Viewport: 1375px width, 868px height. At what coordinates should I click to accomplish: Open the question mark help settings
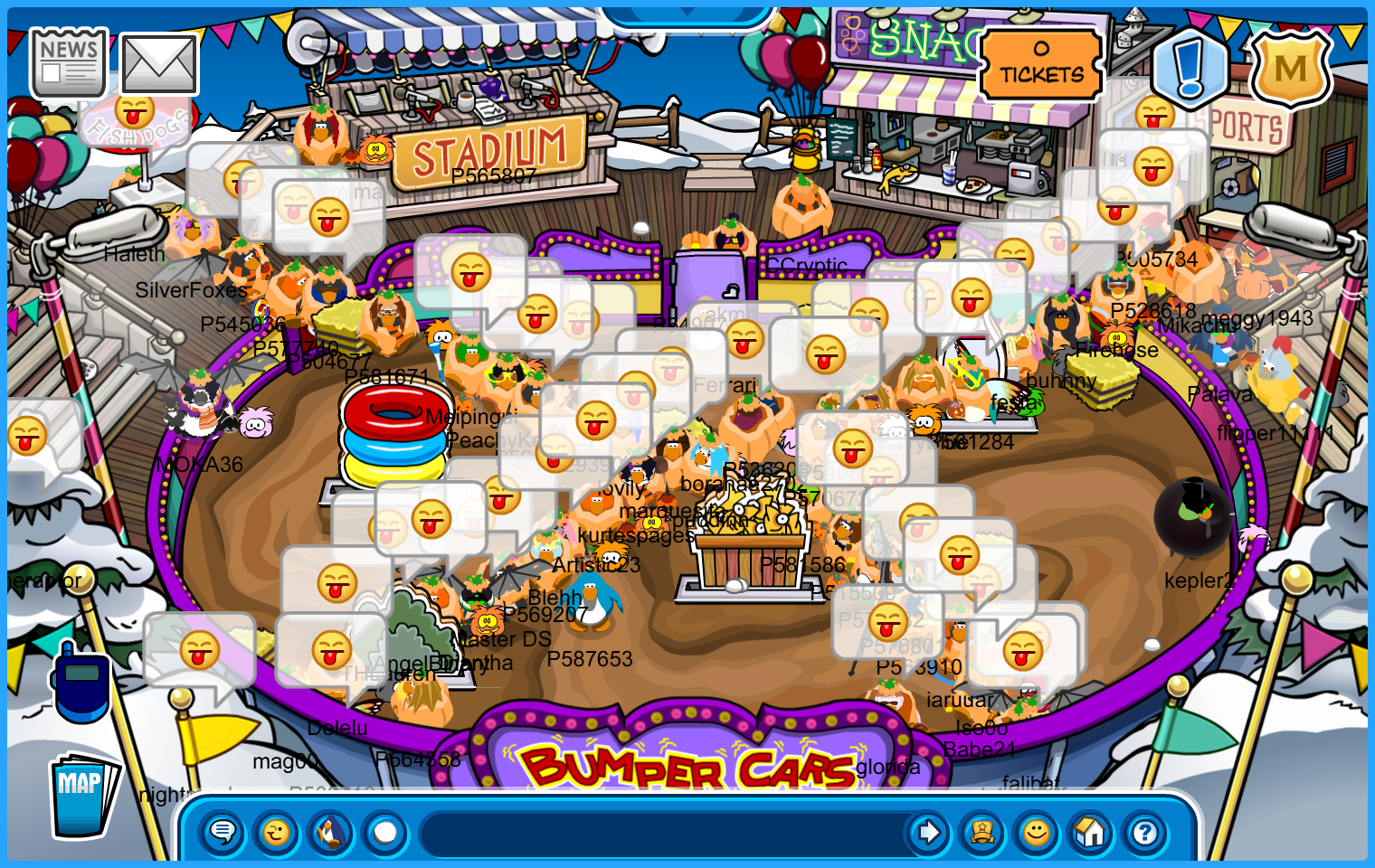tap(1145, 832)
